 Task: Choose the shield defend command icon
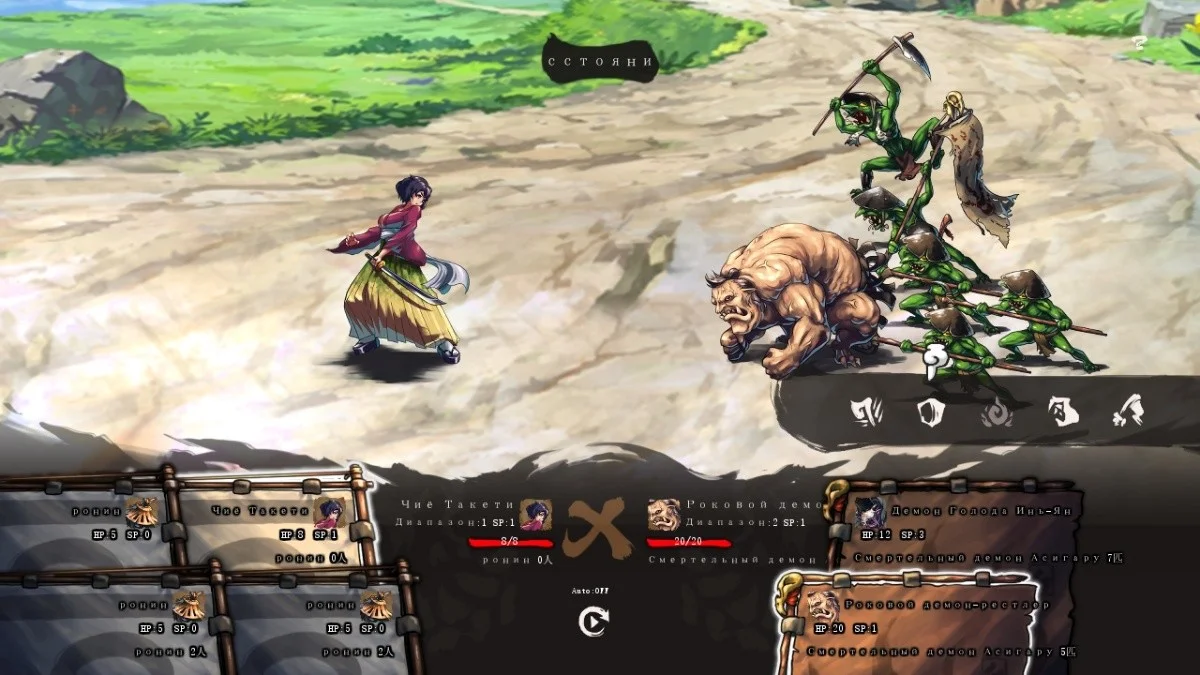(931, 411)
